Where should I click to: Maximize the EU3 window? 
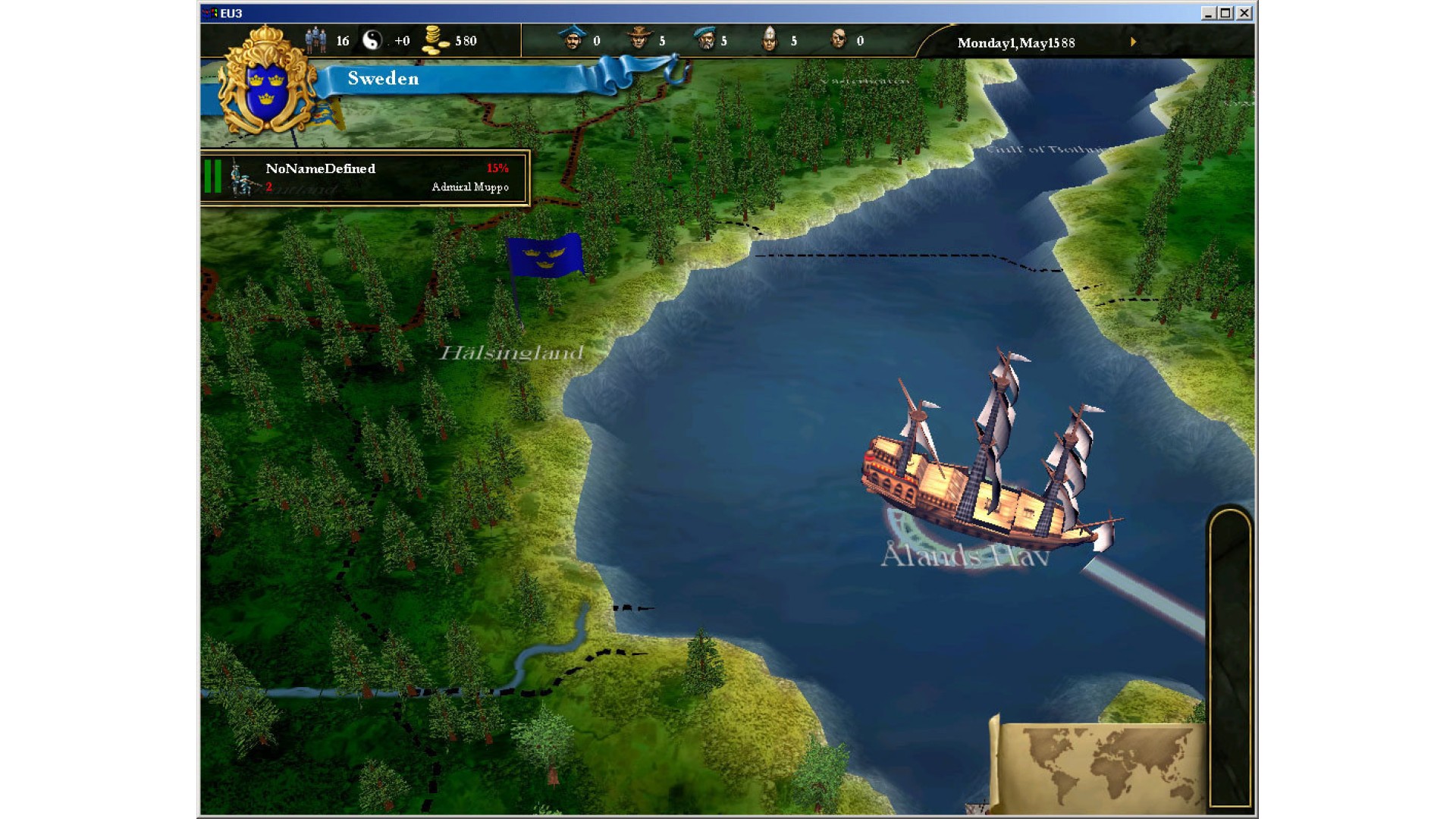click(1226, 13)
